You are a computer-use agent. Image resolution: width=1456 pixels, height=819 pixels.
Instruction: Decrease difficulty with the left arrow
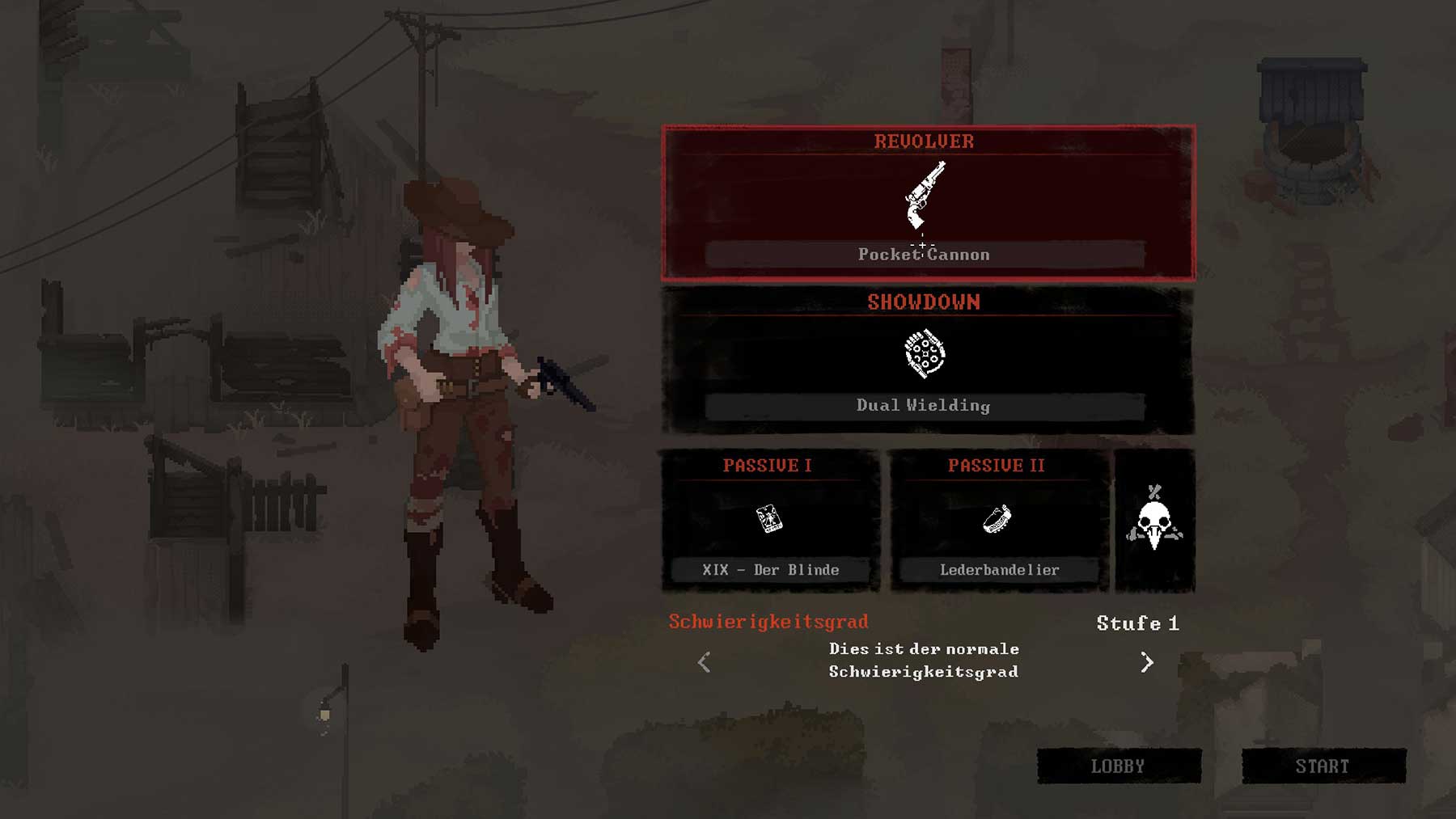coord(705,662)
